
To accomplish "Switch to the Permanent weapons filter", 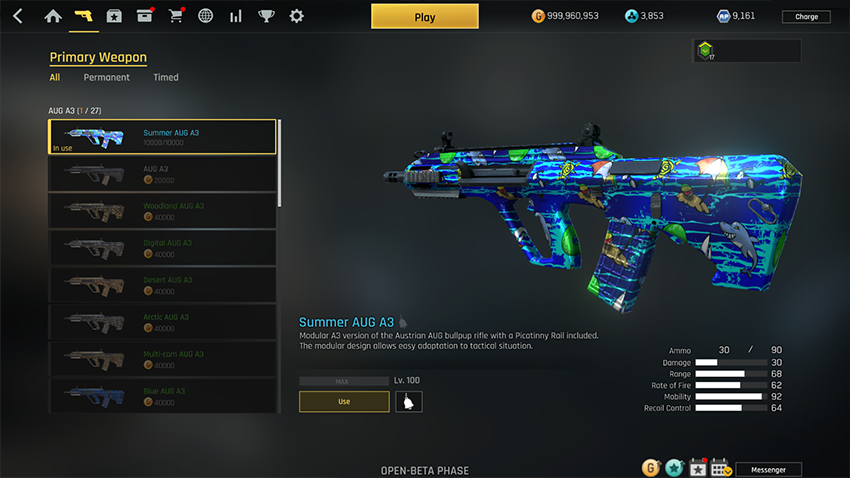I will pyautogui.click(x=106, y=77).
